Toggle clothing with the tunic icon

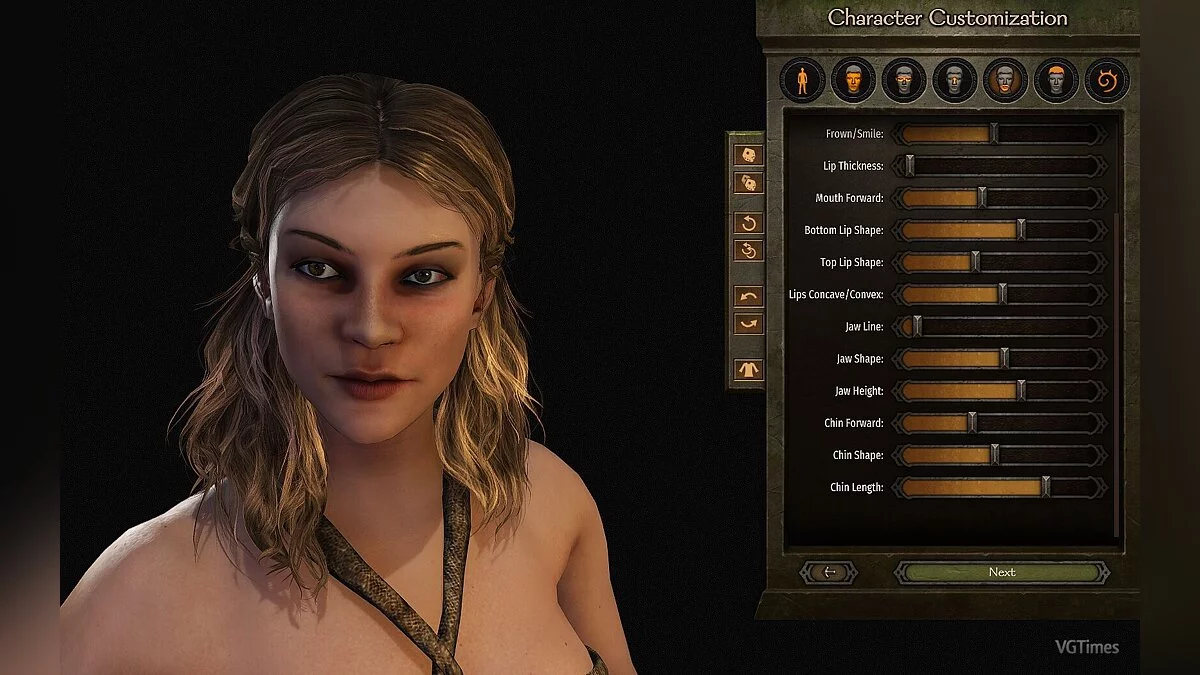[x=749, y=369]
